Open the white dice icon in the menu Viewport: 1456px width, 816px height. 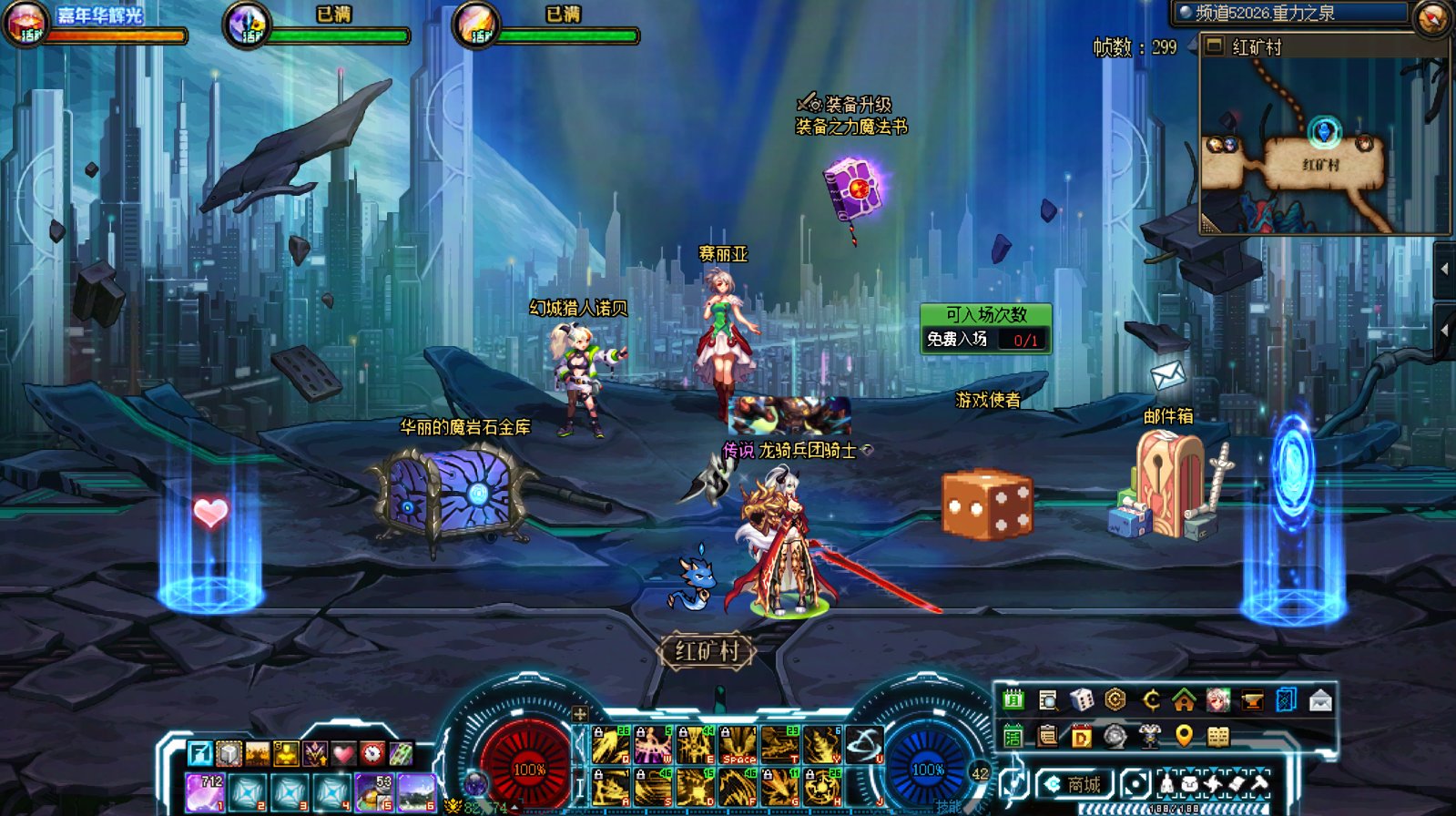[x=1082, y=699]
